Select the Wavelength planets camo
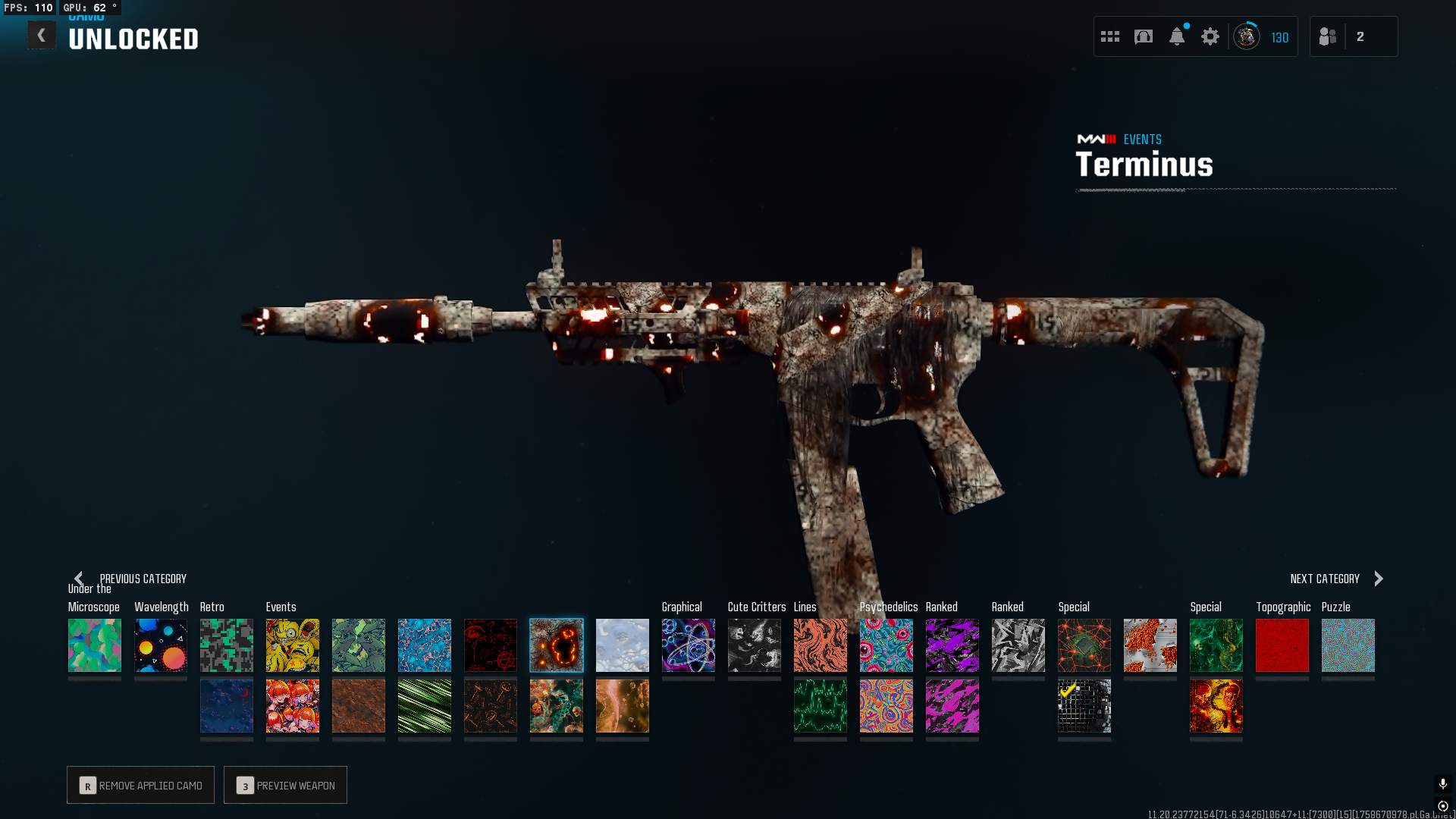 click(x=161, y=645)
